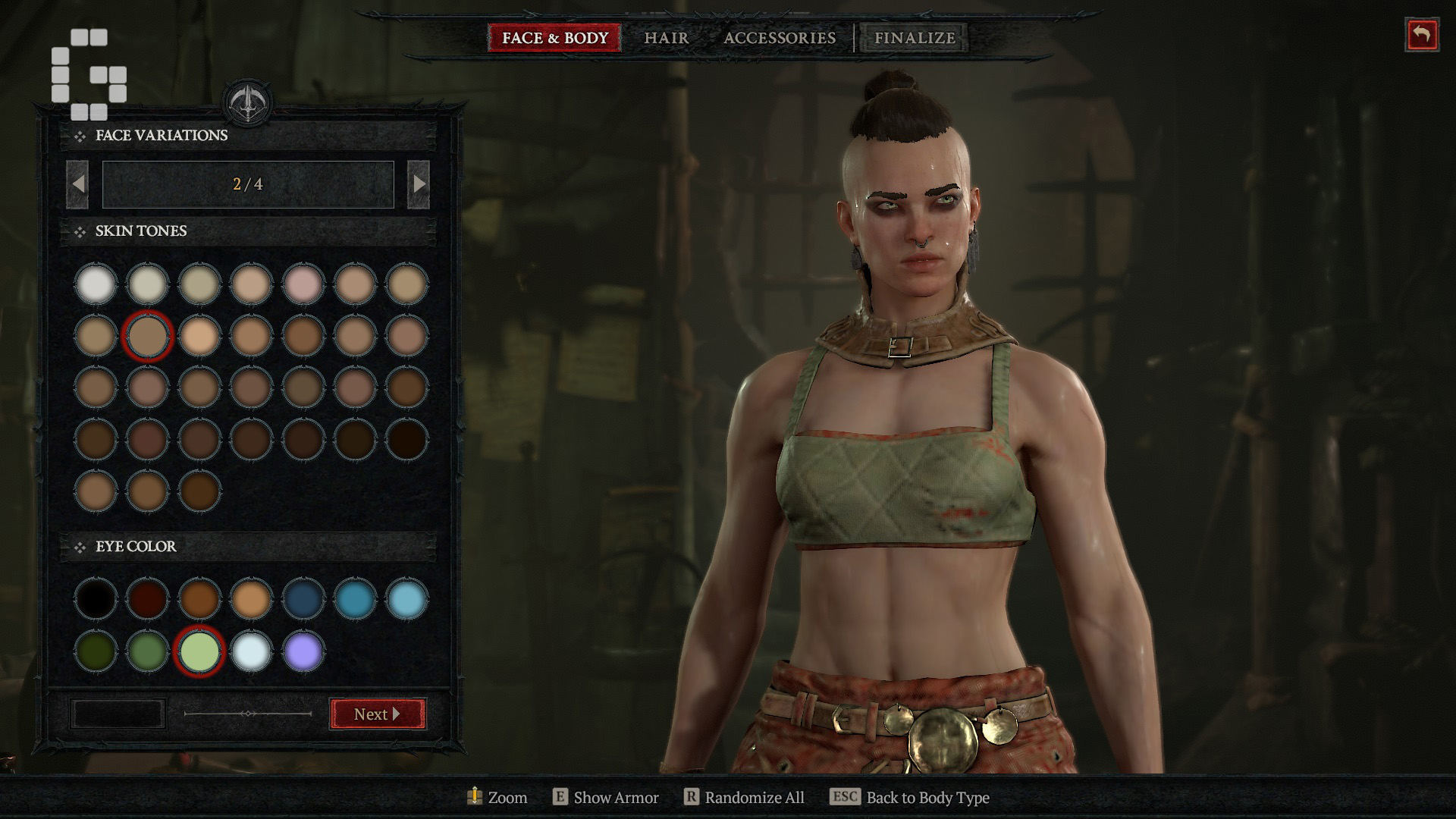This screenshot has height=819, width=1456.
Task: Go to the Finalize tab
Action: point(914,38)
